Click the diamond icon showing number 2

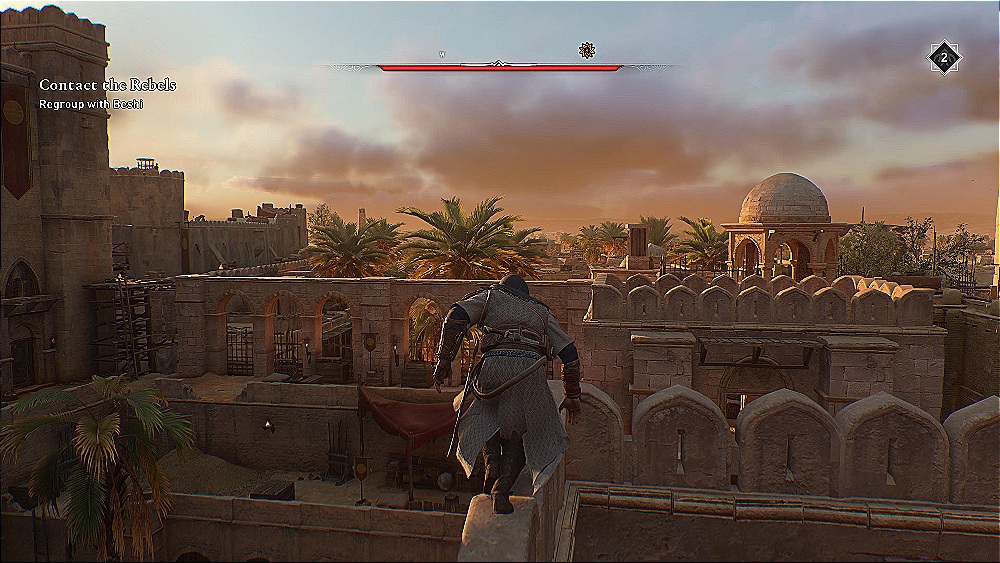pyautogui.click(x=943, y=58)
